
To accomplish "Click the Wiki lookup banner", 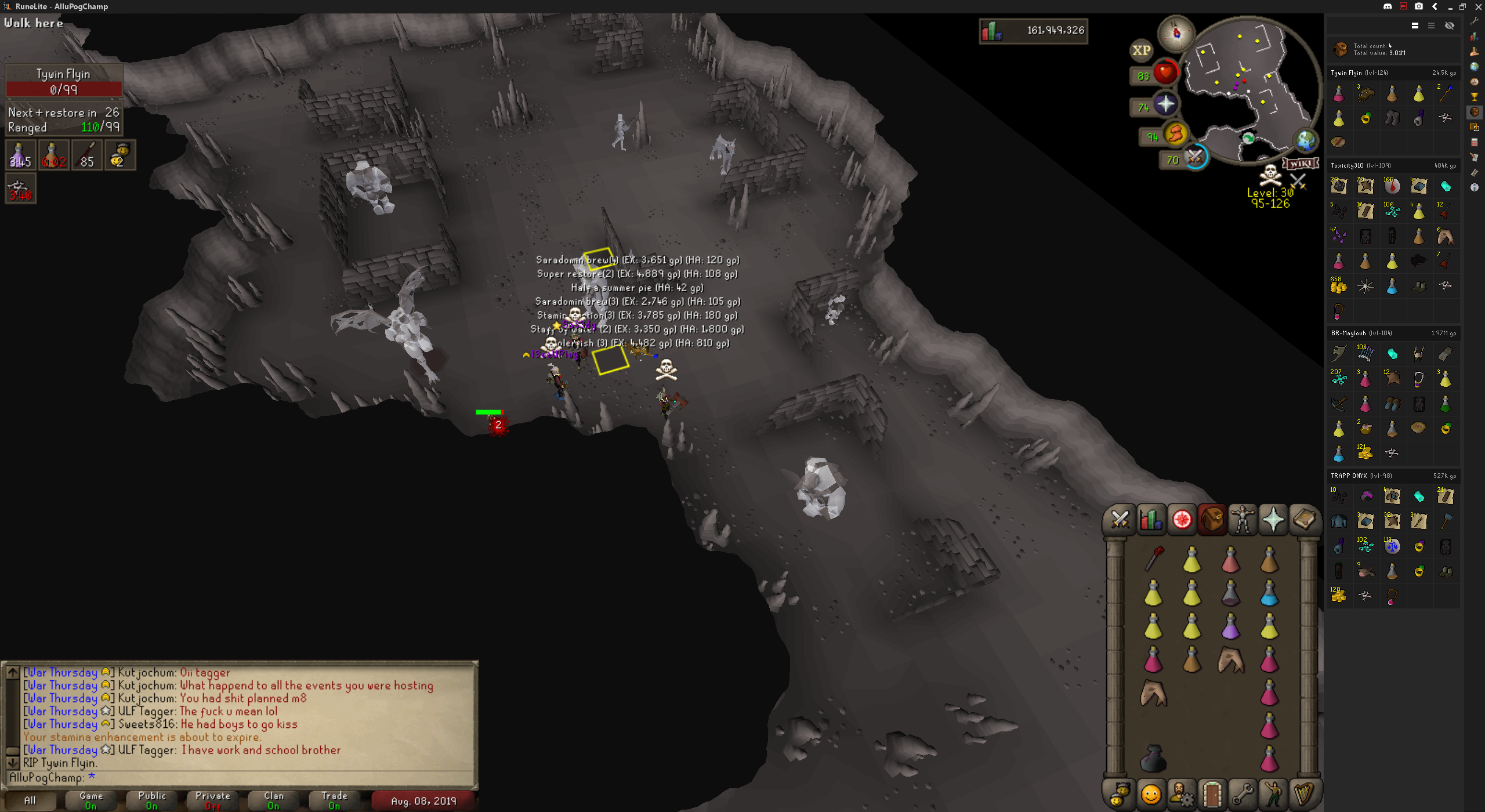I will click(1301, 164).
